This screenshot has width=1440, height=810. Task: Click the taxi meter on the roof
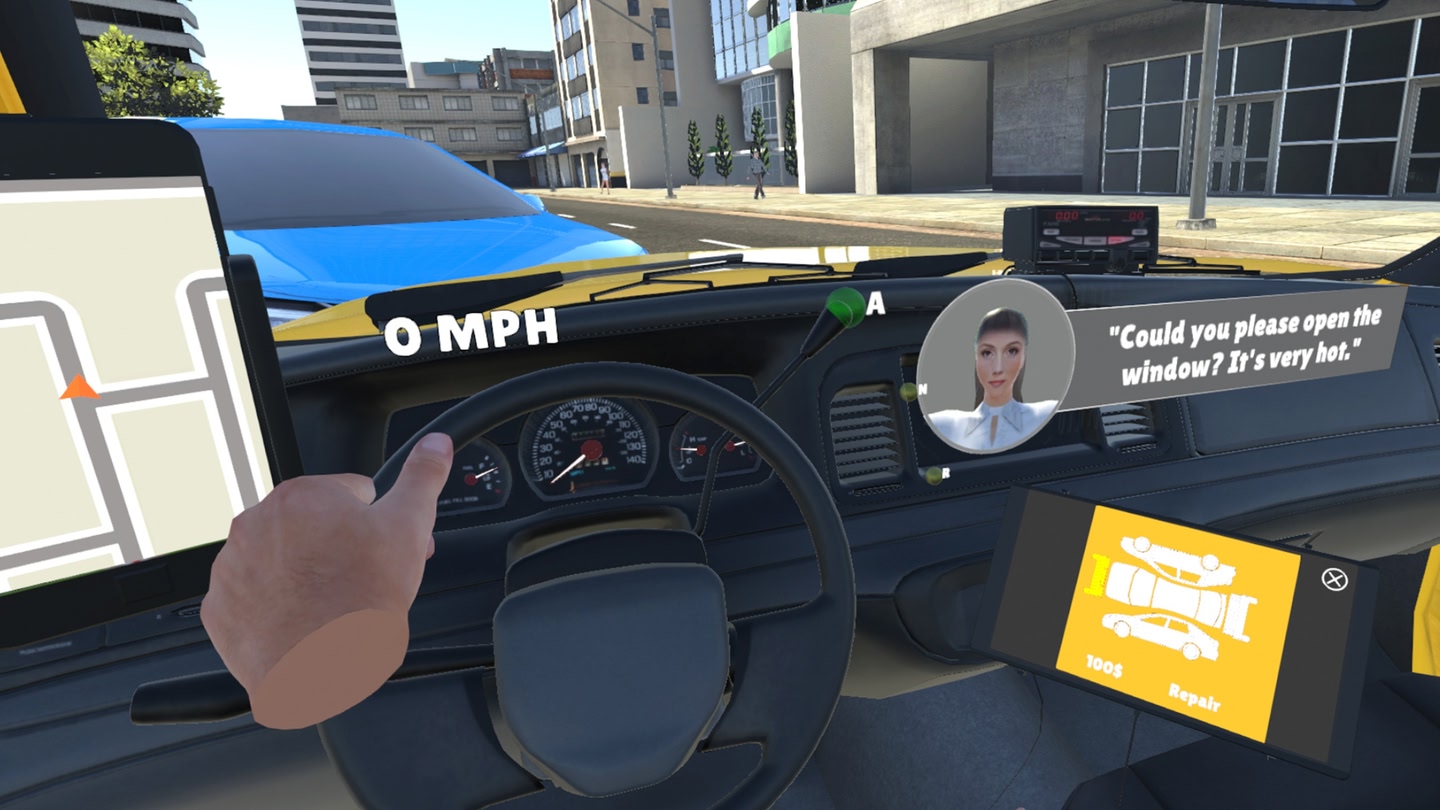(1080, 232)
